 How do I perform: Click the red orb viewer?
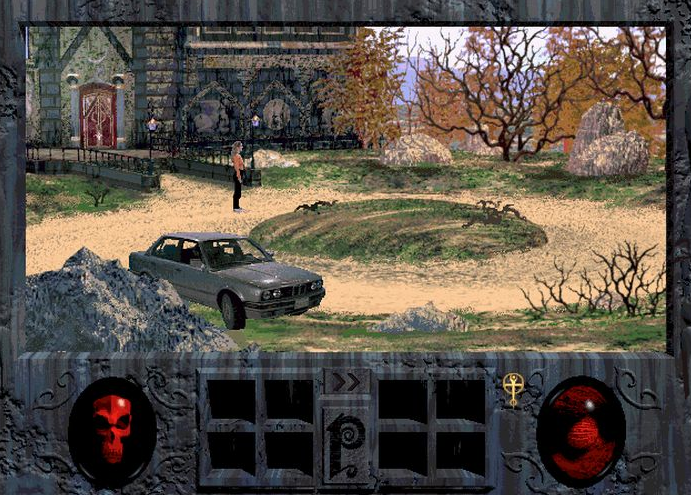pos(581,430)
